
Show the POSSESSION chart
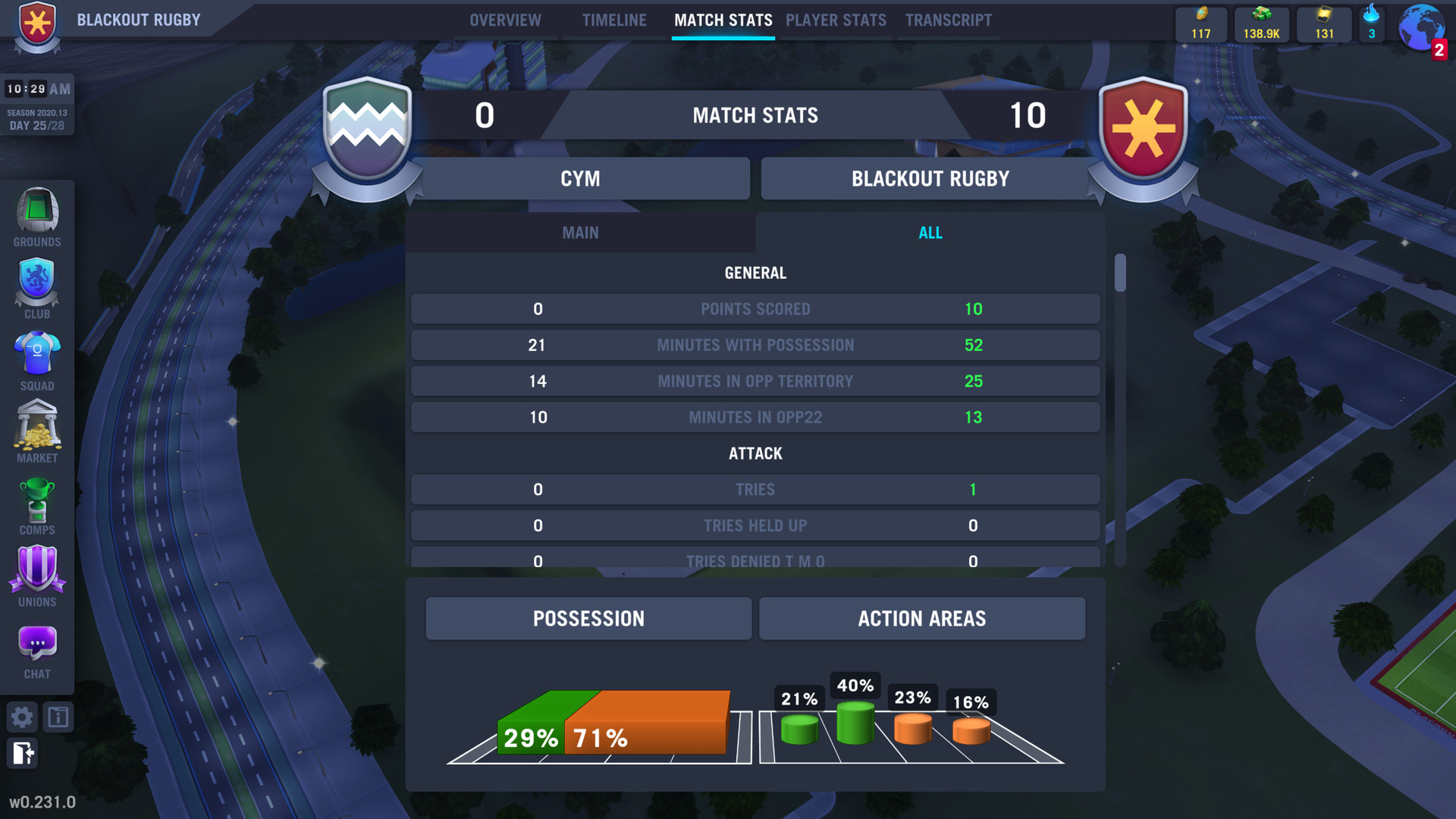pyautogui.click(x=588, y=618)
